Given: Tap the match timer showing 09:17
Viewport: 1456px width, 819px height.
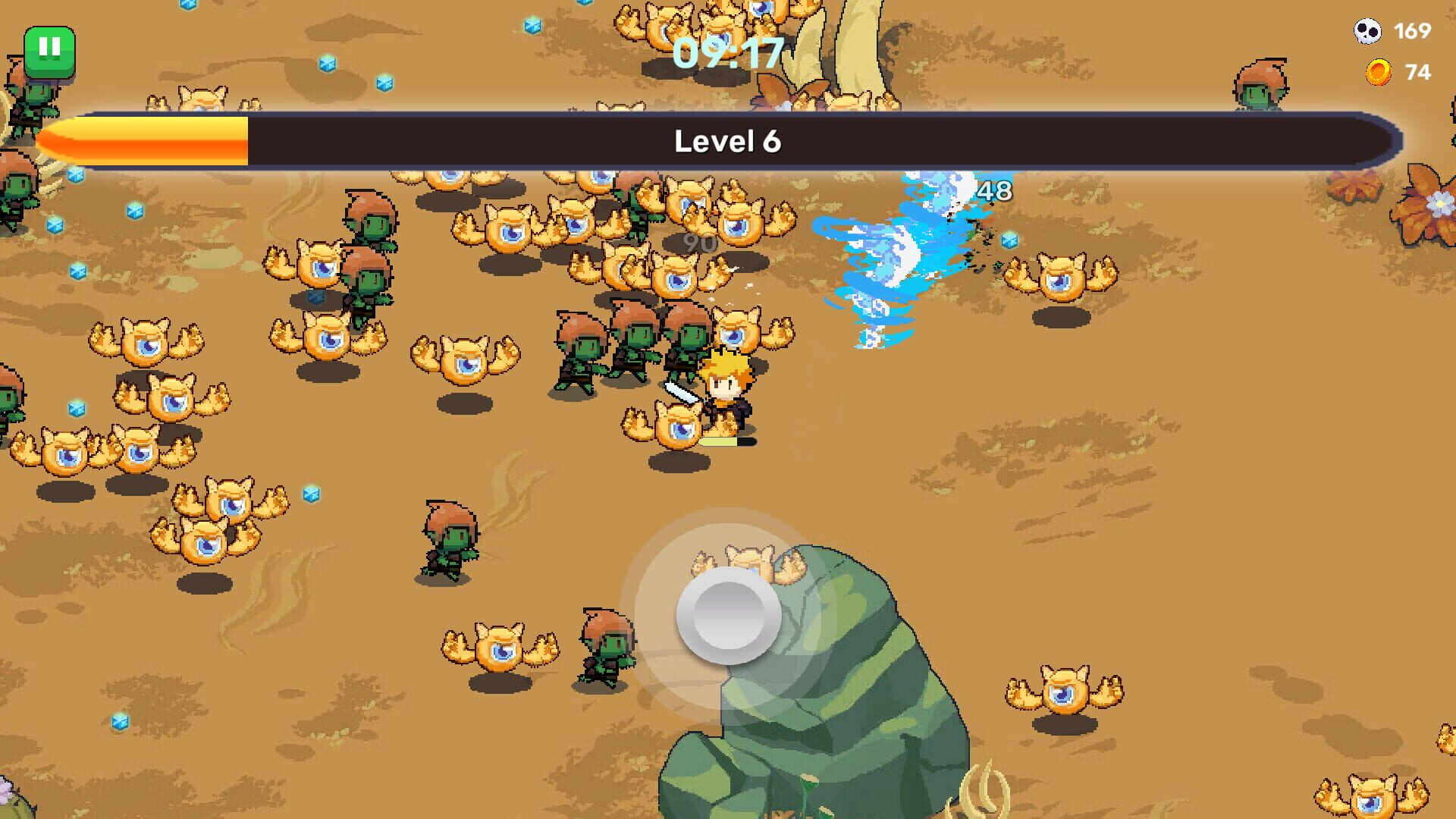Looking at the screenshot, I should [x=730, y=53].
